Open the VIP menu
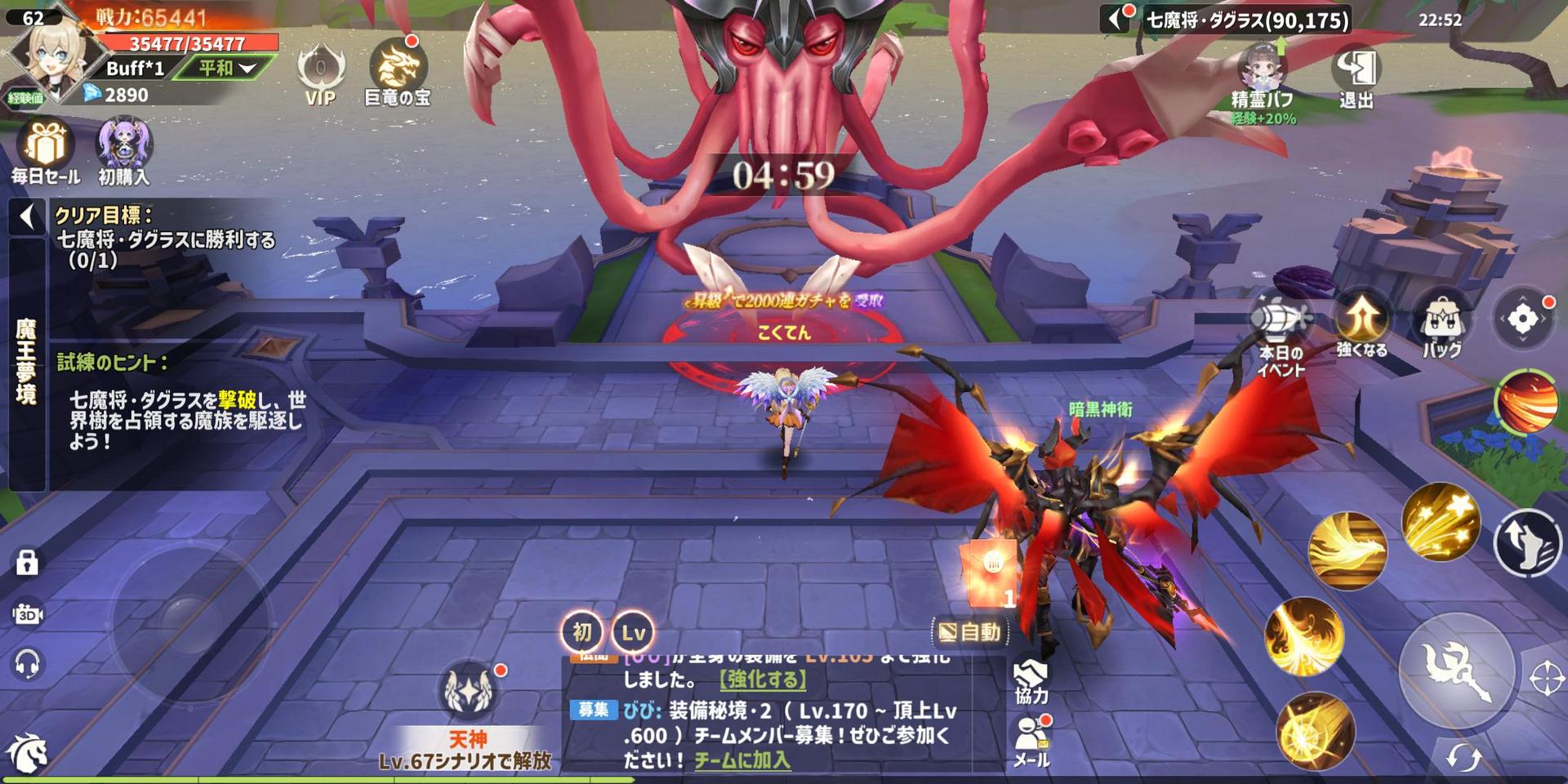Screen dimensions: 1568x784 320,73
